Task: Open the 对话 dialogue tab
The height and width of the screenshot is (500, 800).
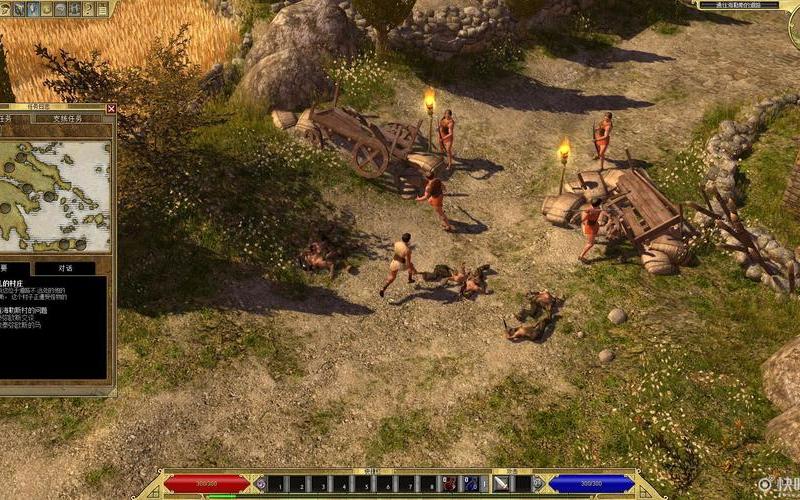Action: (x=64, y=269)
